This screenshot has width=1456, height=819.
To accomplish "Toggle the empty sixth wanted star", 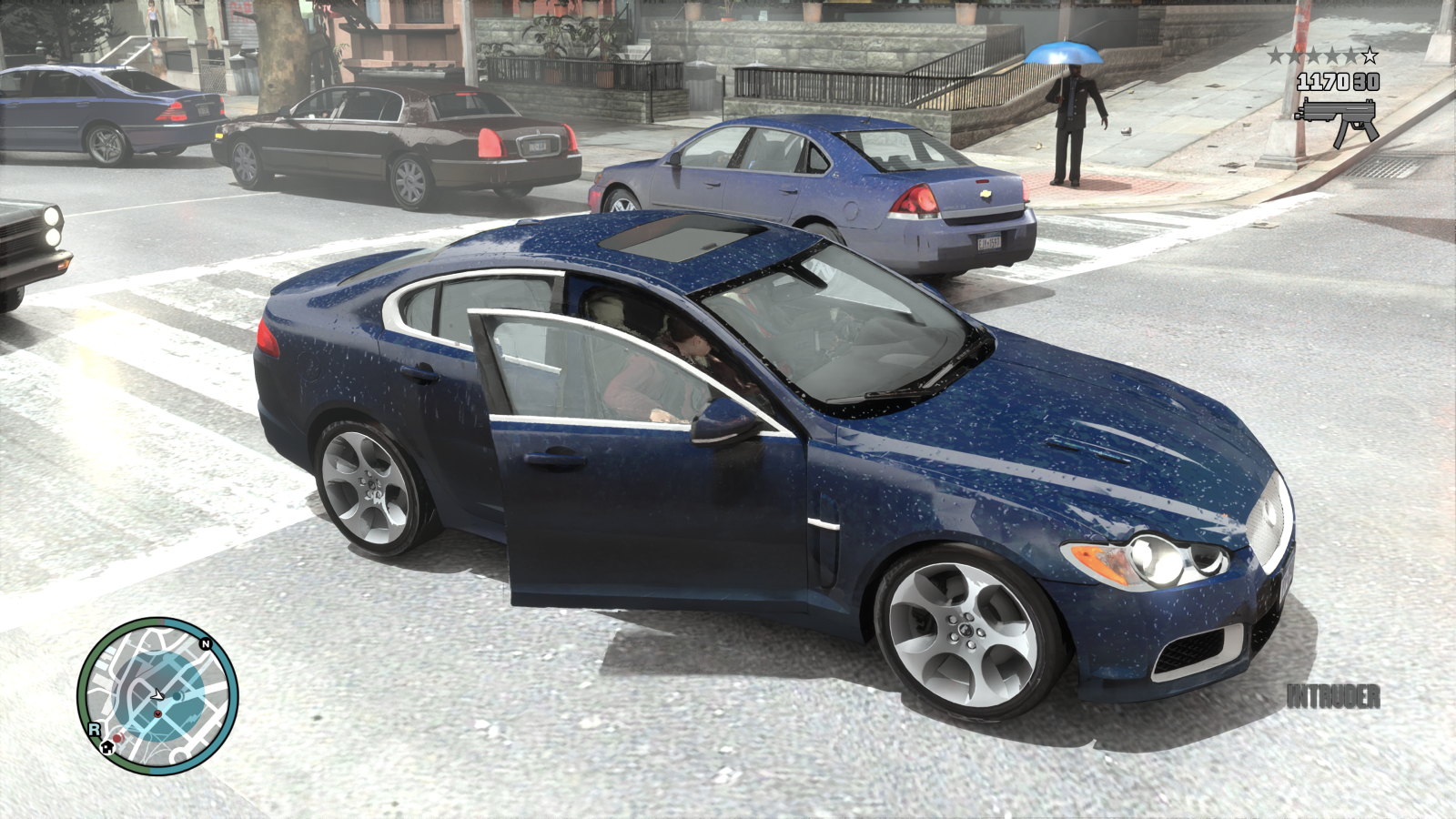I will 1370,55.
